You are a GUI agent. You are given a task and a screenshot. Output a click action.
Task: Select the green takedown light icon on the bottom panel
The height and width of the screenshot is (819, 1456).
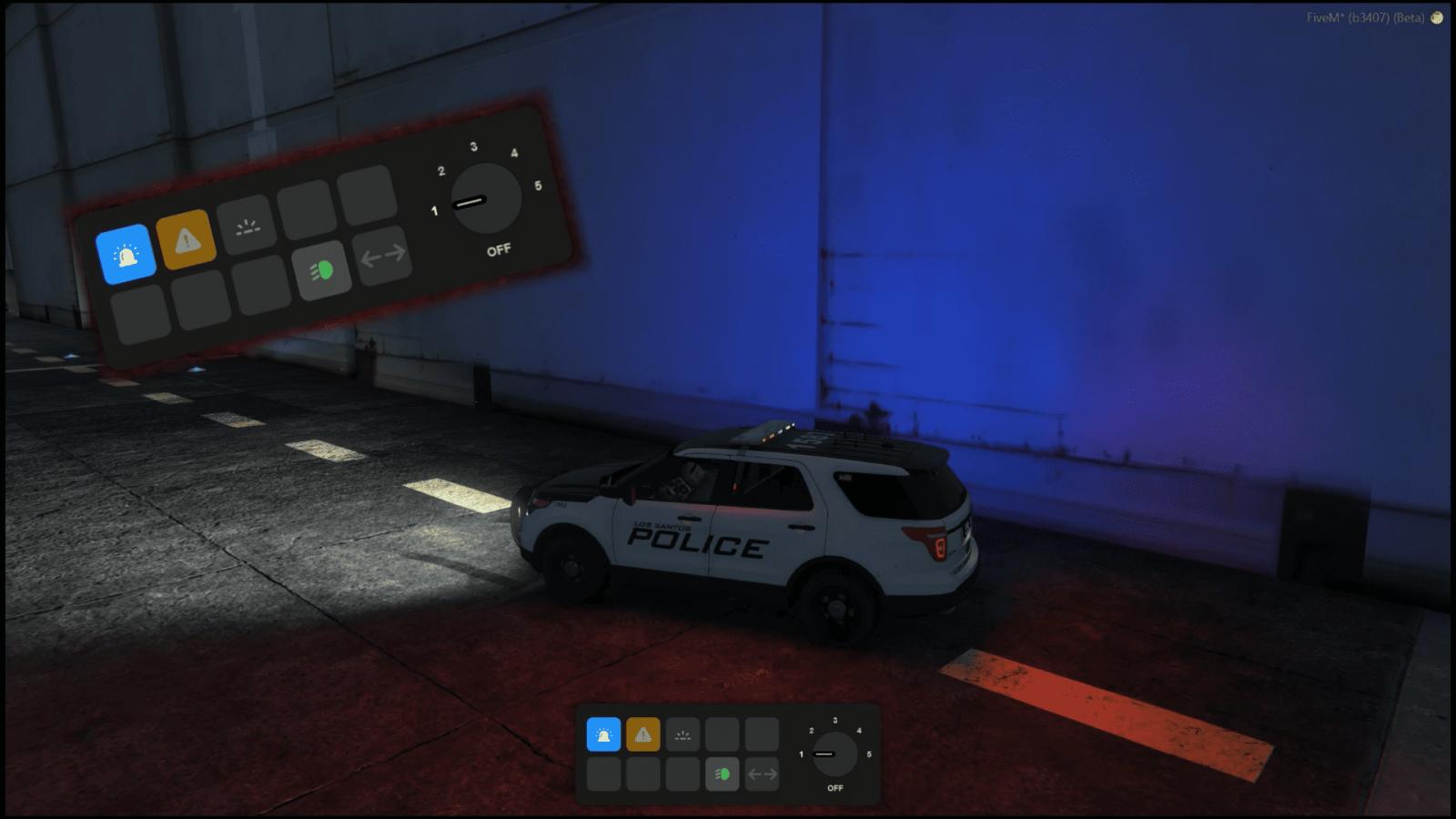click(x=723, y=772)
